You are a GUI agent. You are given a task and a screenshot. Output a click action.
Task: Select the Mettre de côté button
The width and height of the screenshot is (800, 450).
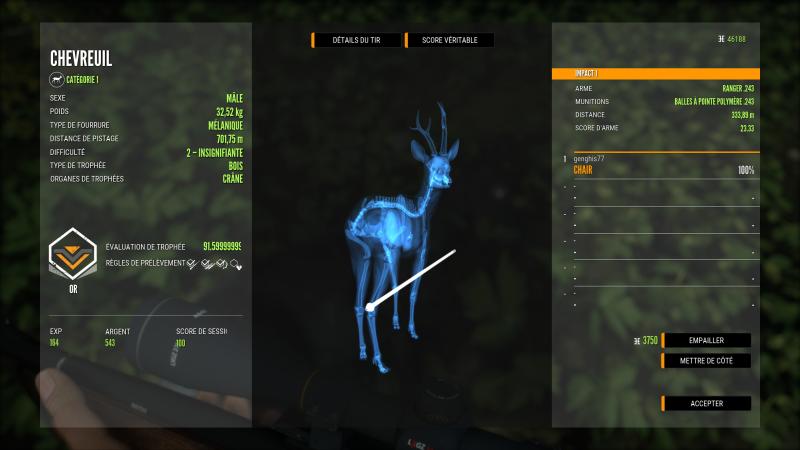706,360
